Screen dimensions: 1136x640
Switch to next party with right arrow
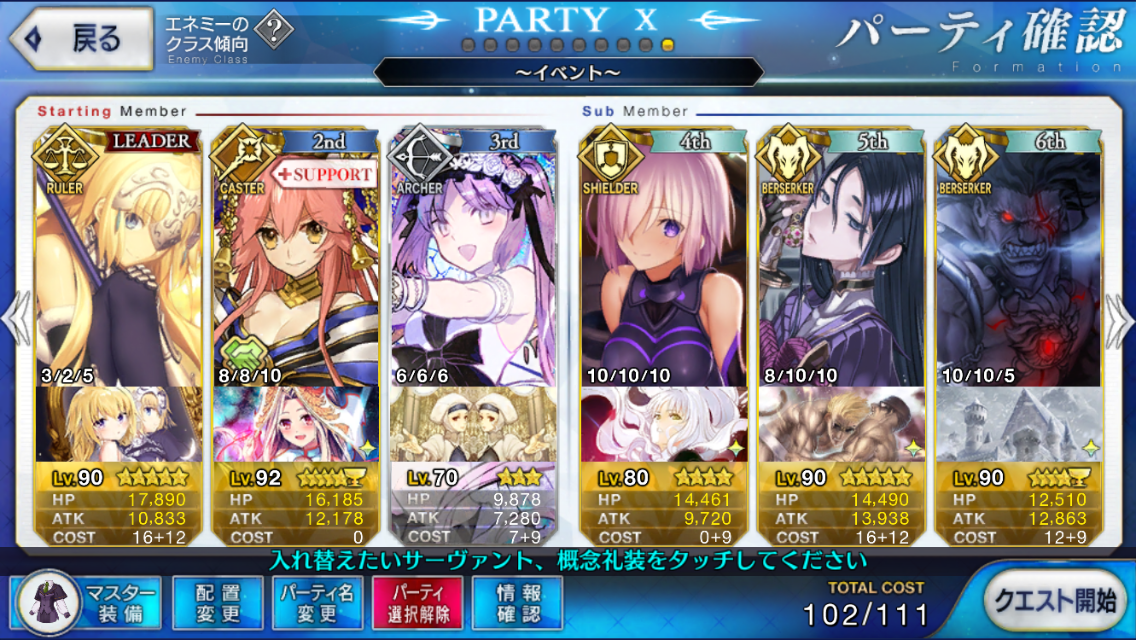[1120, 320]
